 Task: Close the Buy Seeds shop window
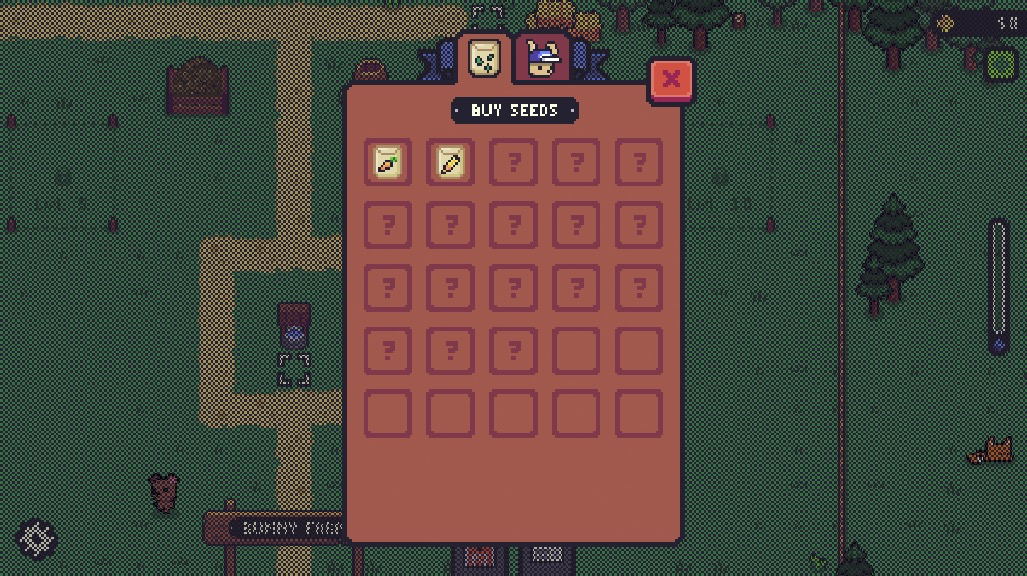click(x=671, y=79)
